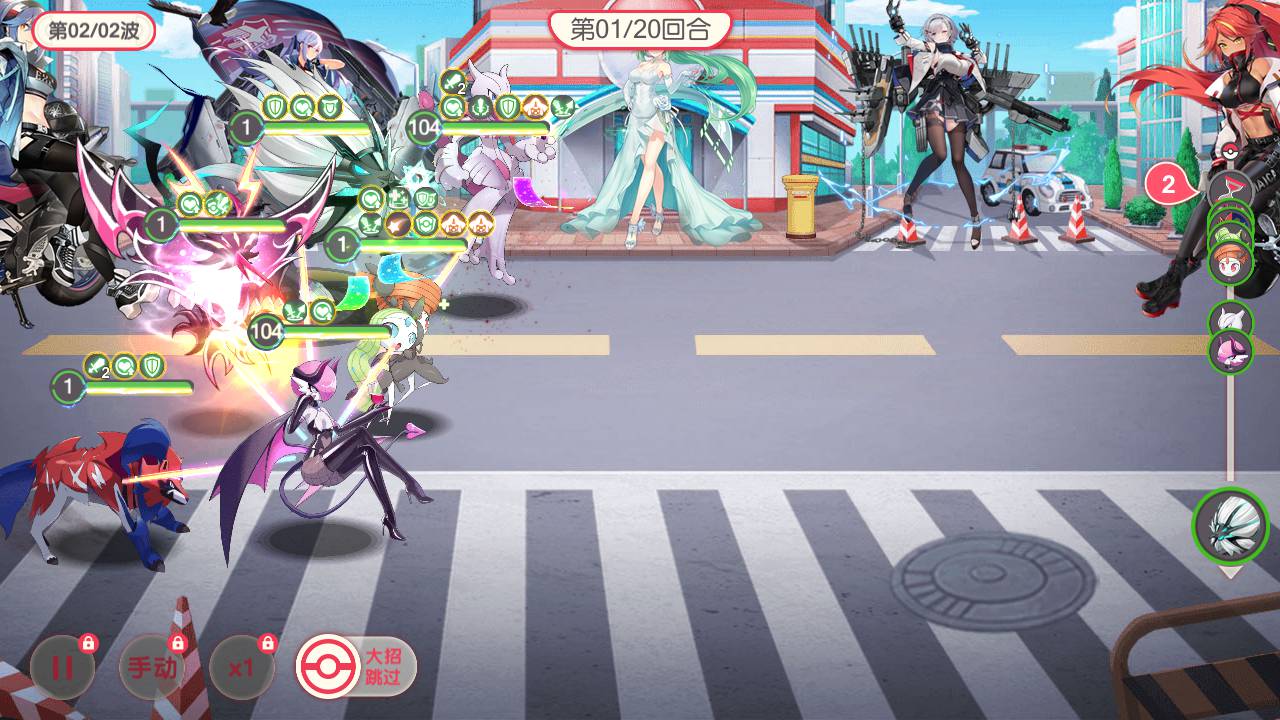Select the large white creature turn portrait

point(1230,525)
